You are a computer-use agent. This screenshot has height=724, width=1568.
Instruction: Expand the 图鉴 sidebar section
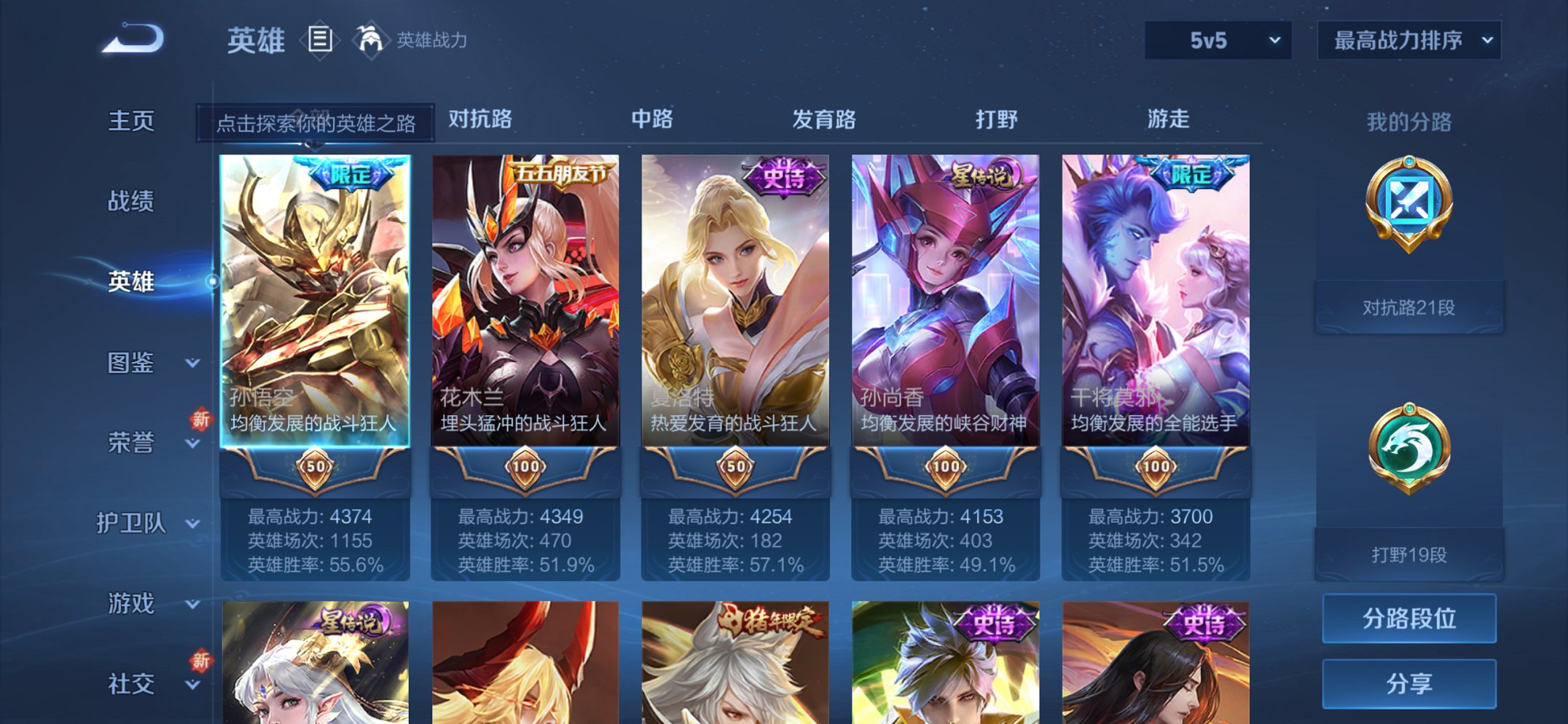tap(131, 363)
